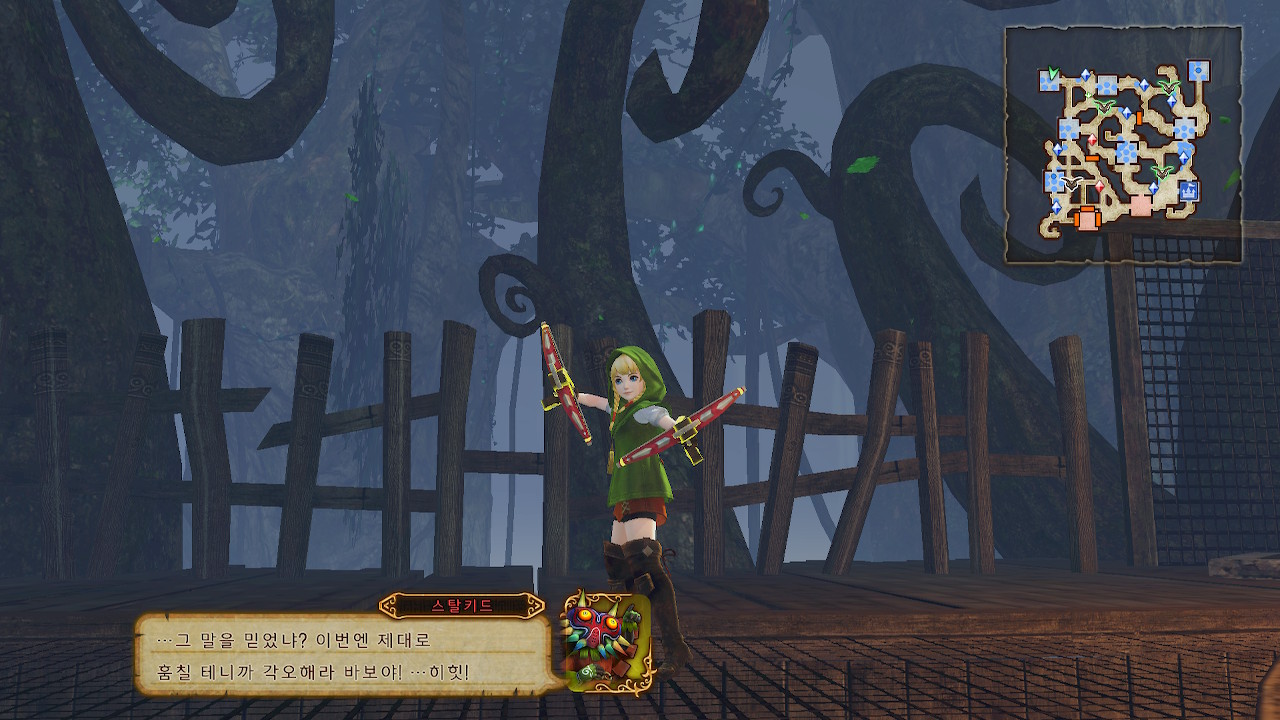Viewport: 1280px width, 720px height.
Task: Click the Skull Kid speaker portrait
Action: [607, 642]
